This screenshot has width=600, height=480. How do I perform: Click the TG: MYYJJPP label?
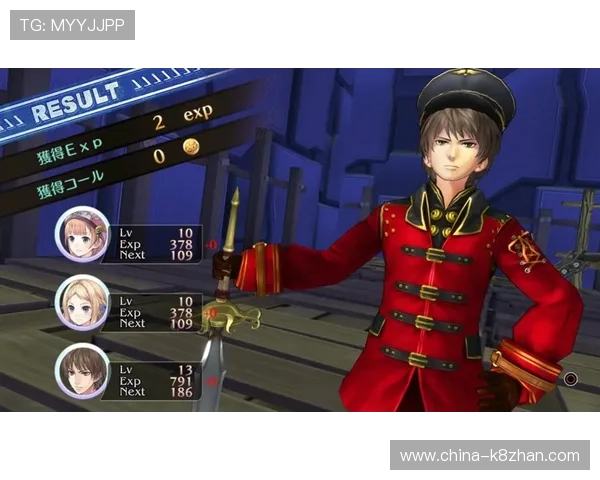pos(72,25)
